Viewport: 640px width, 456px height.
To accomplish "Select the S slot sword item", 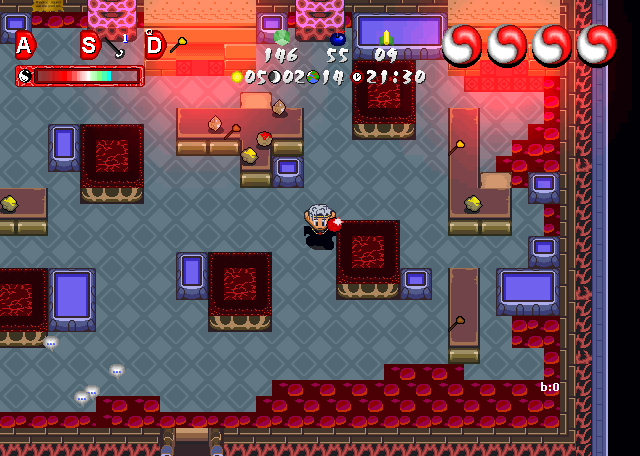I will pos(115,46).
